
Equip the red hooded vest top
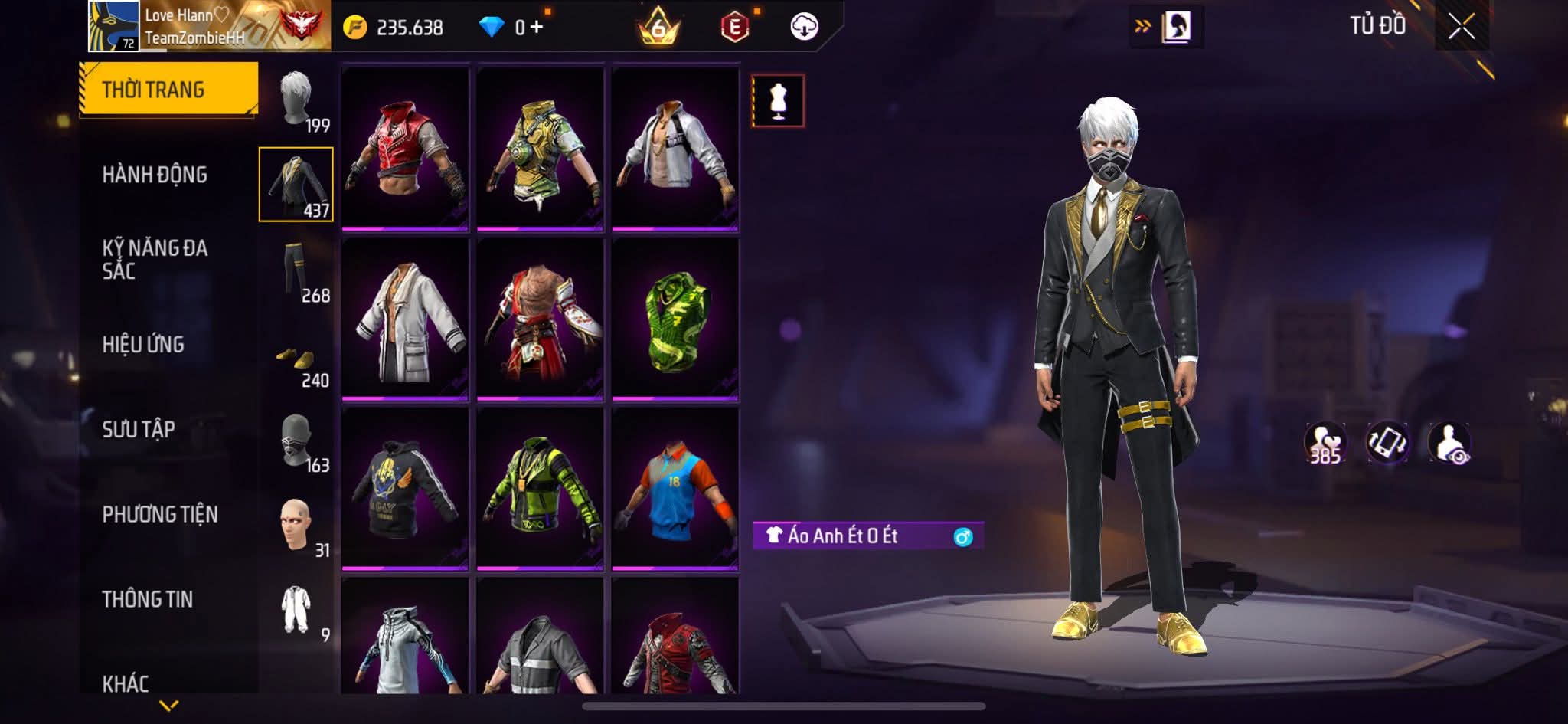coord(405,148)
